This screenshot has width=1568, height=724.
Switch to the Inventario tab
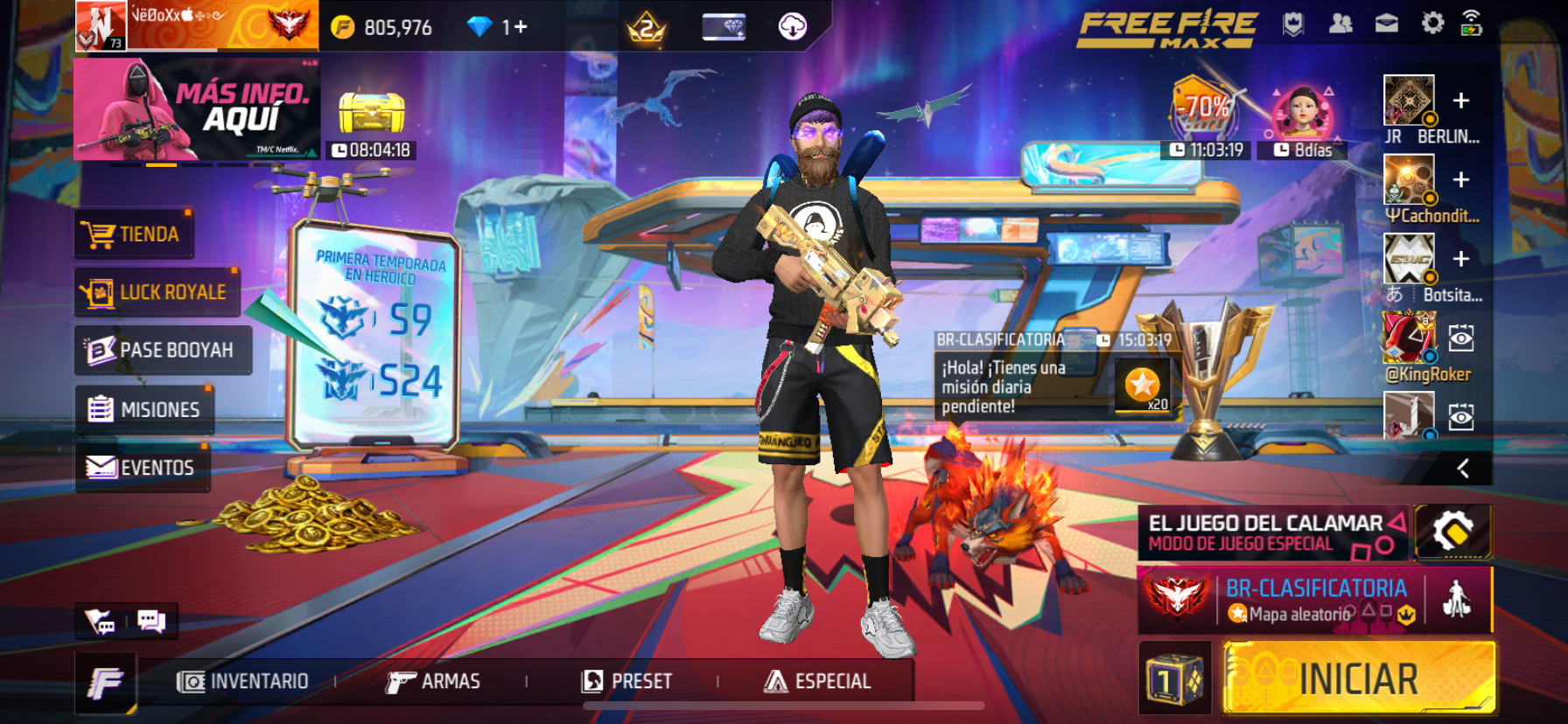(243, 681)
